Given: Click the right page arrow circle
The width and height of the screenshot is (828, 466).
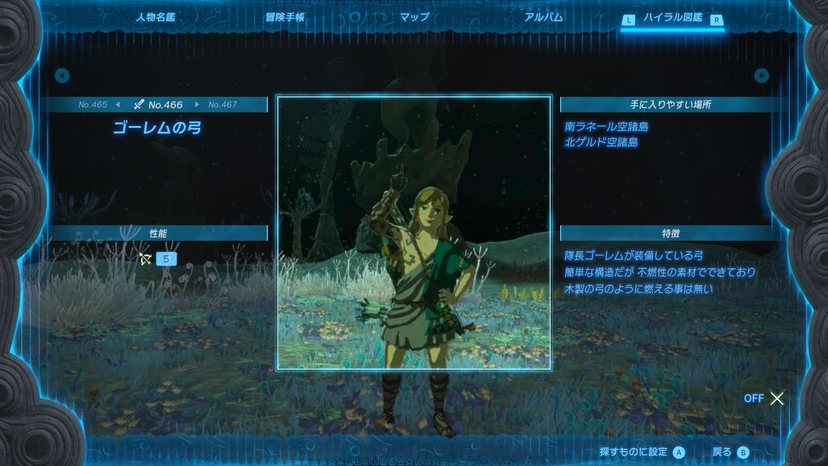Looking at the screenshot, I should coord(762,75).
